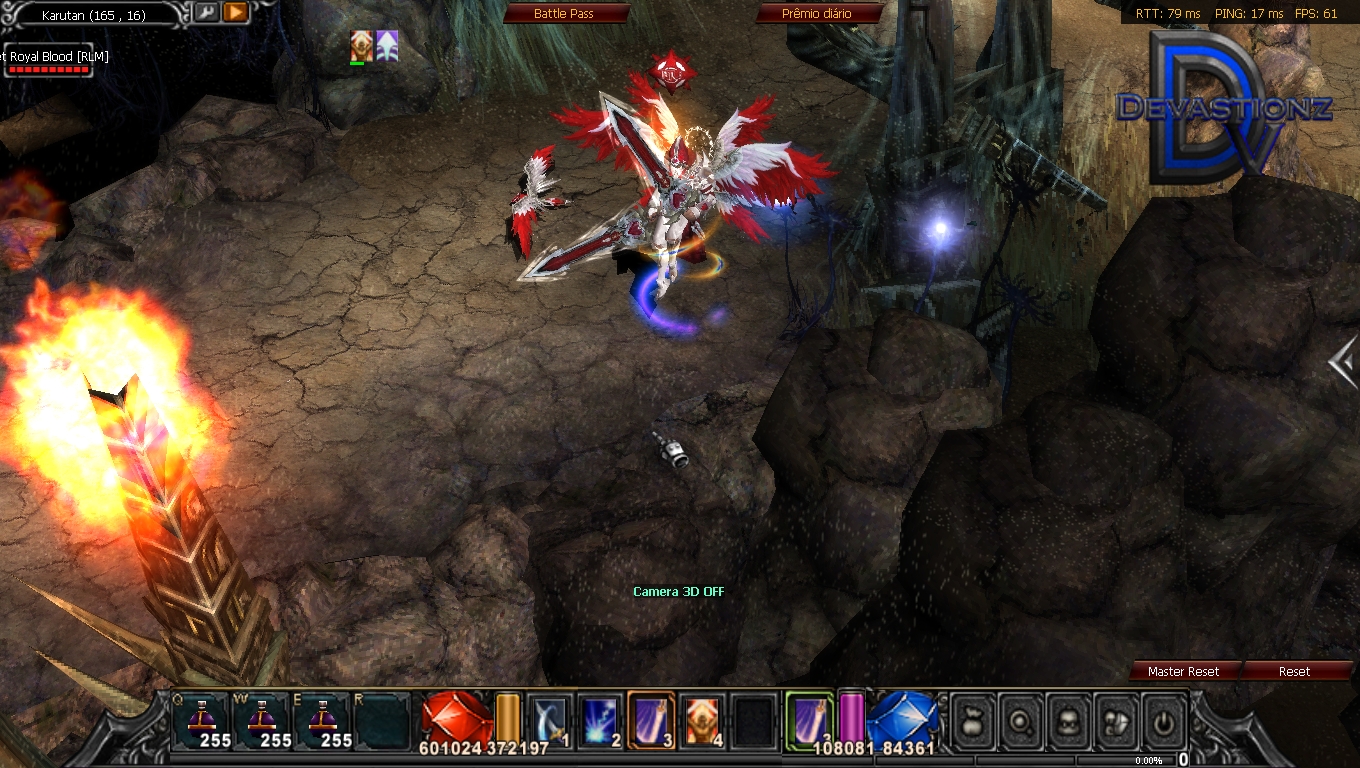Select the raised-arms buff skill in slot 4
The image size is (1360, 768).
(702, 720)
